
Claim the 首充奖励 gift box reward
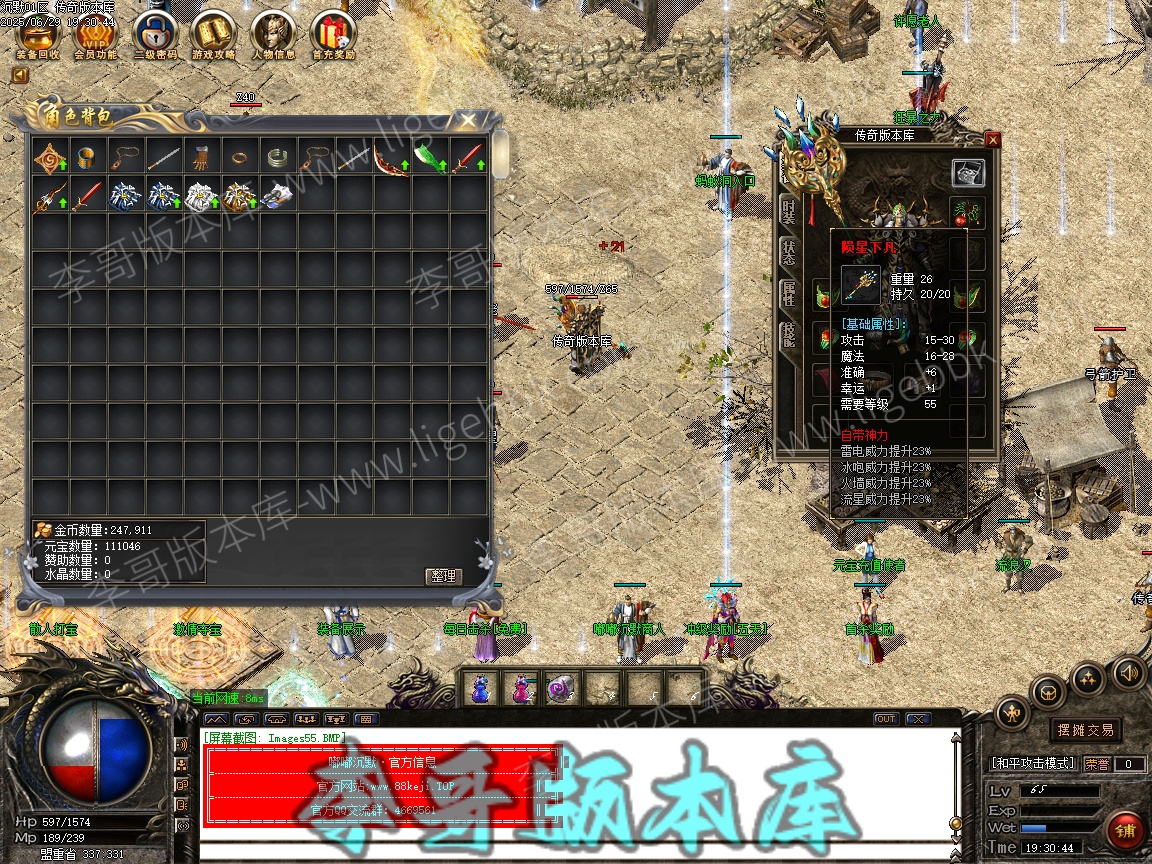click(332, 34)
